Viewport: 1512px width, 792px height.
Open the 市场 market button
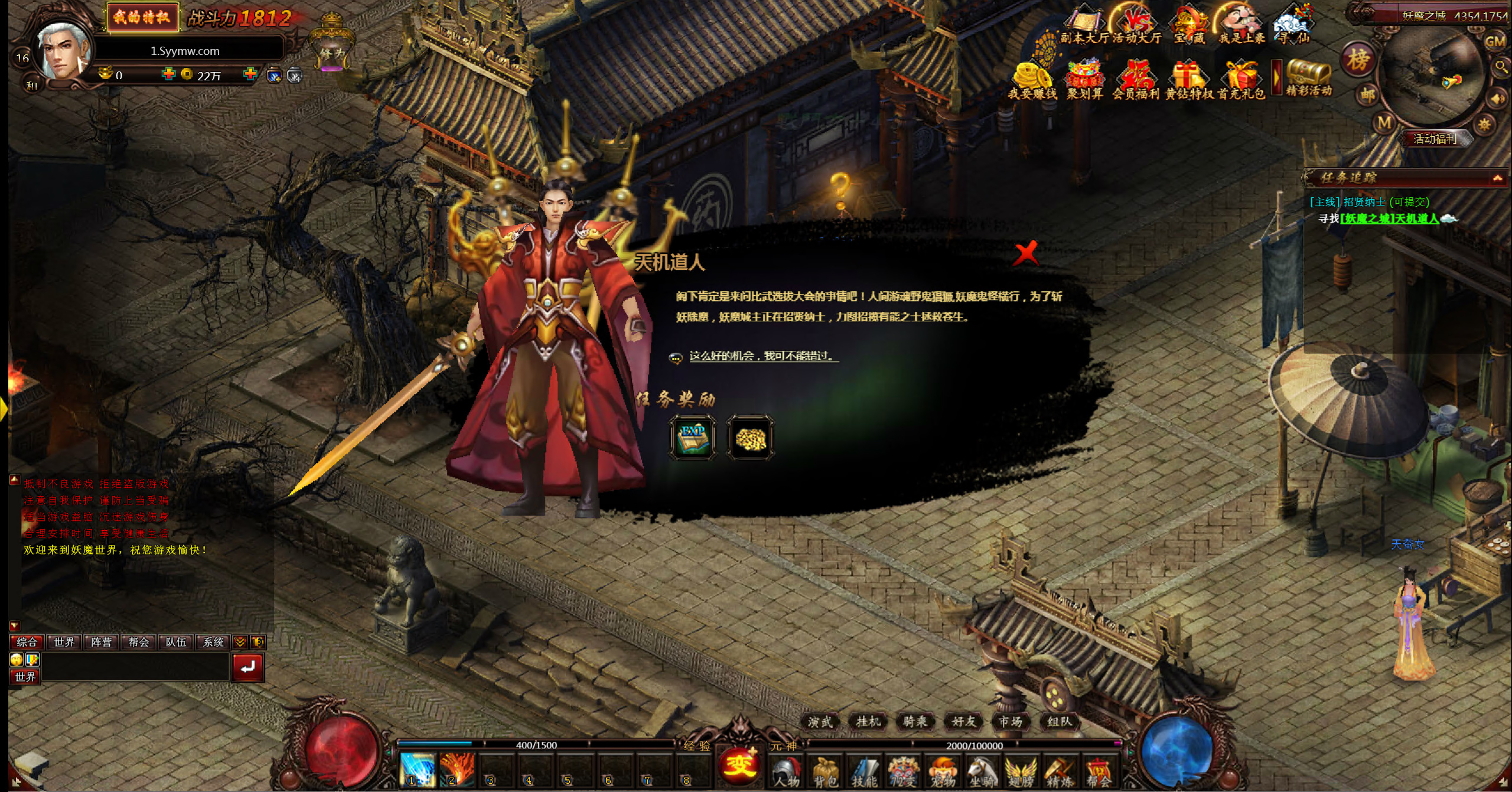pyautogui.click(x=1011, y=721)
